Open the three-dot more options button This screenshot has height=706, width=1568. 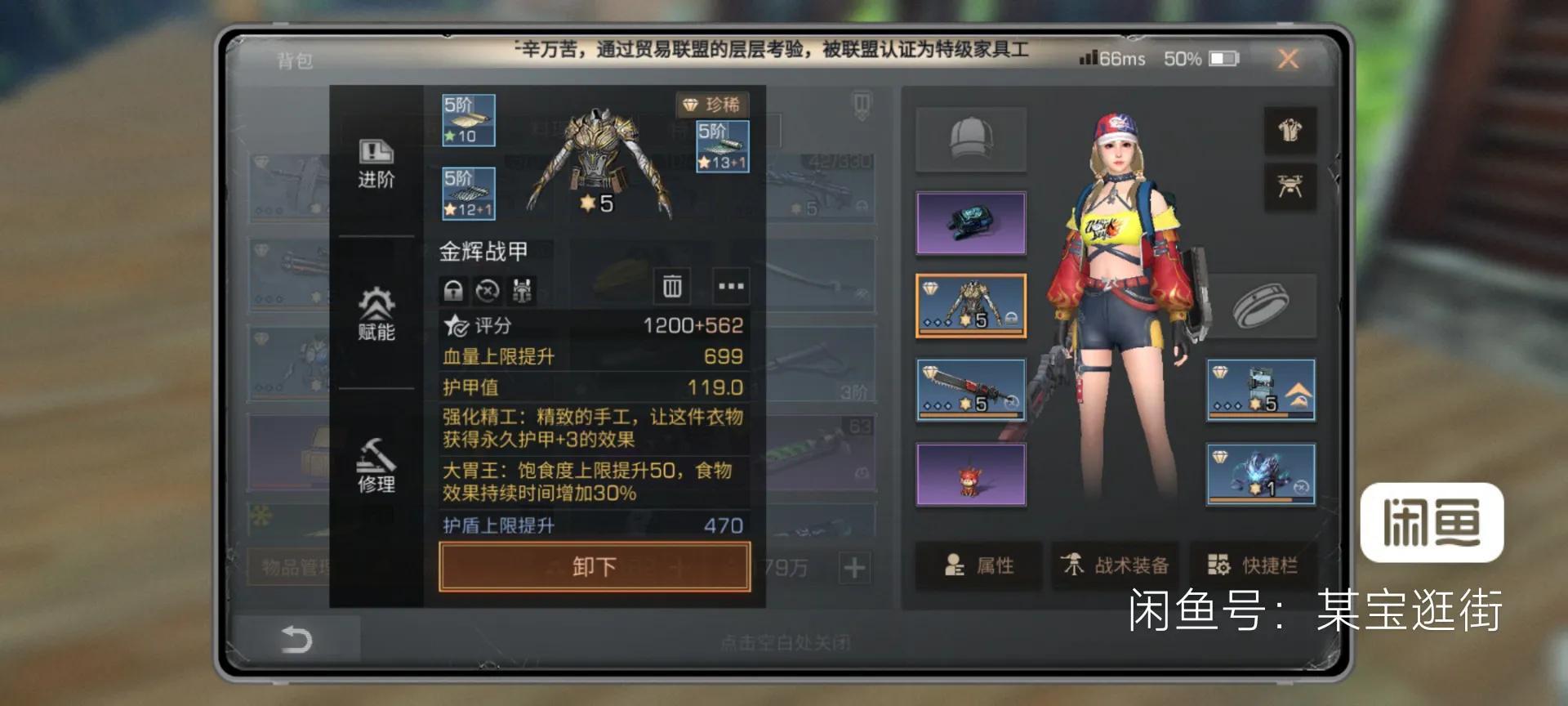(x=730, y=287)
